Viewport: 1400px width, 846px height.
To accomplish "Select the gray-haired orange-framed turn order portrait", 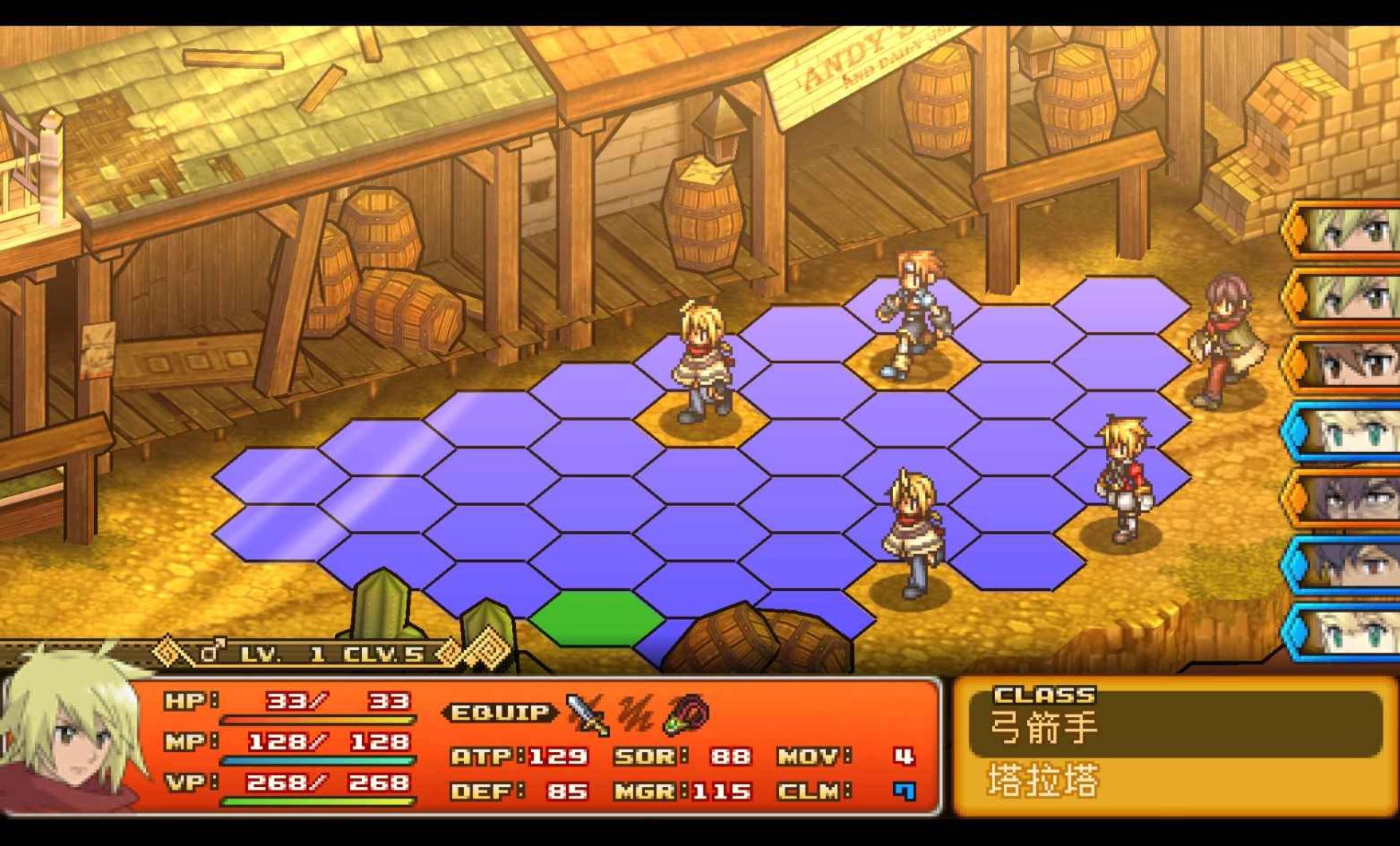I will point(1346,500).
